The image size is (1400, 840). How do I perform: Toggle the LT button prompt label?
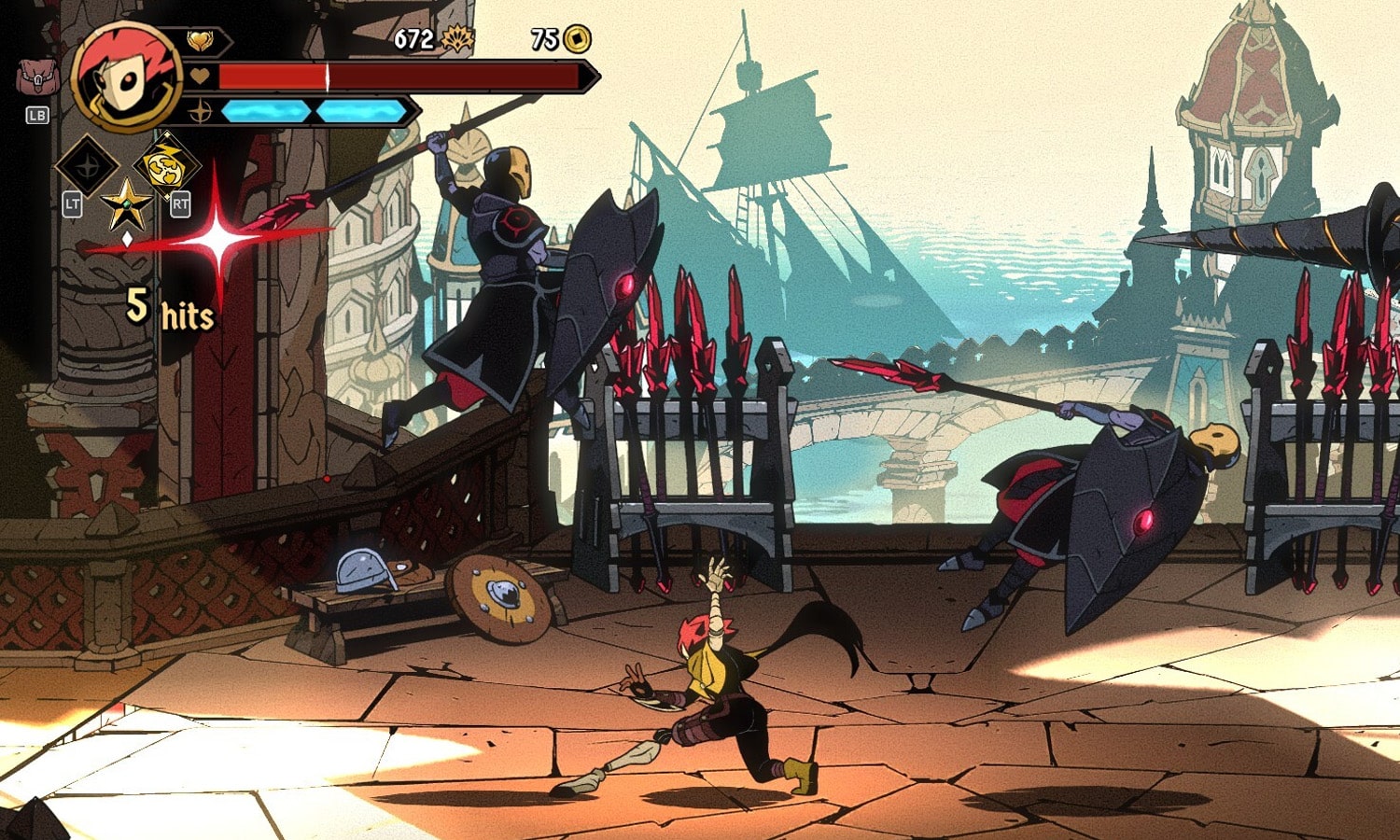click(x=73, y=203)
